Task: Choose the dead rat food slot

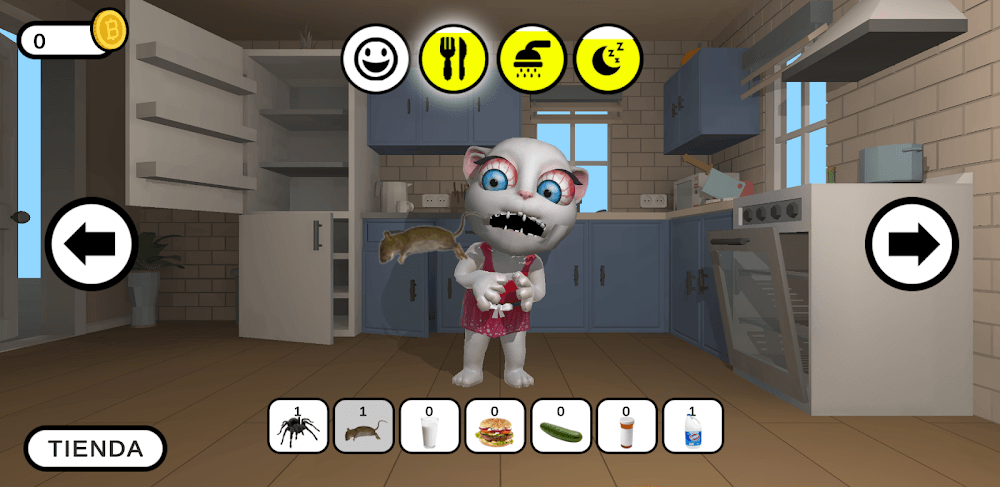Action: click(x=363, y=426)
